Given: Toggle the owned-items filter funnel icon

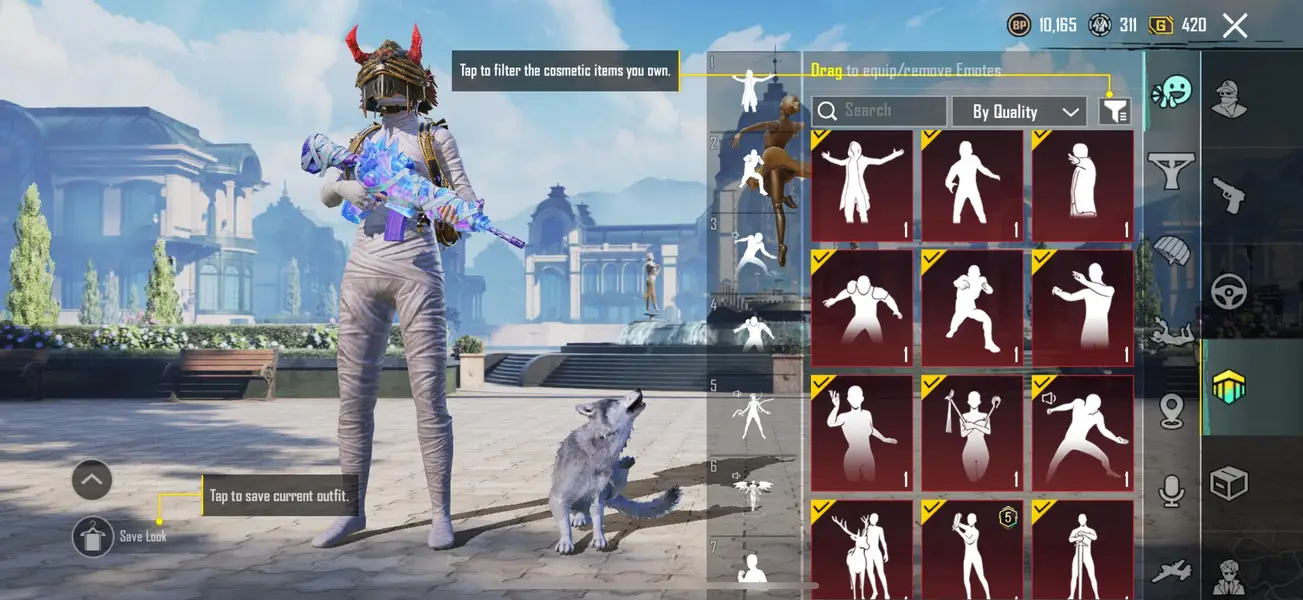Looking at the screenshot, I should coord(1114,111).
